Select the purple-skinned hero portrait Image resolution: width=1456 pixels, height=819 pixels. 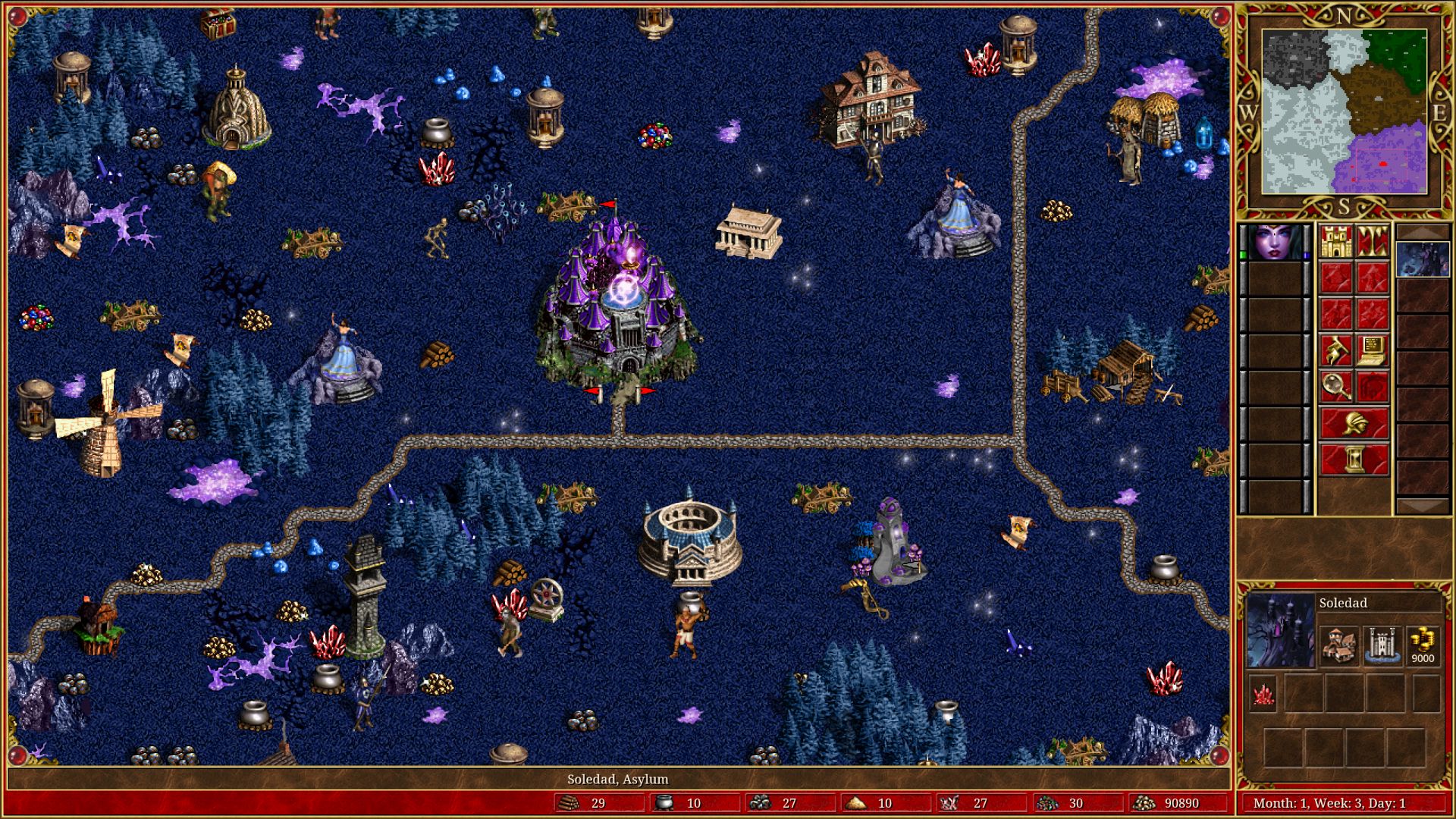click(1275, 242)
